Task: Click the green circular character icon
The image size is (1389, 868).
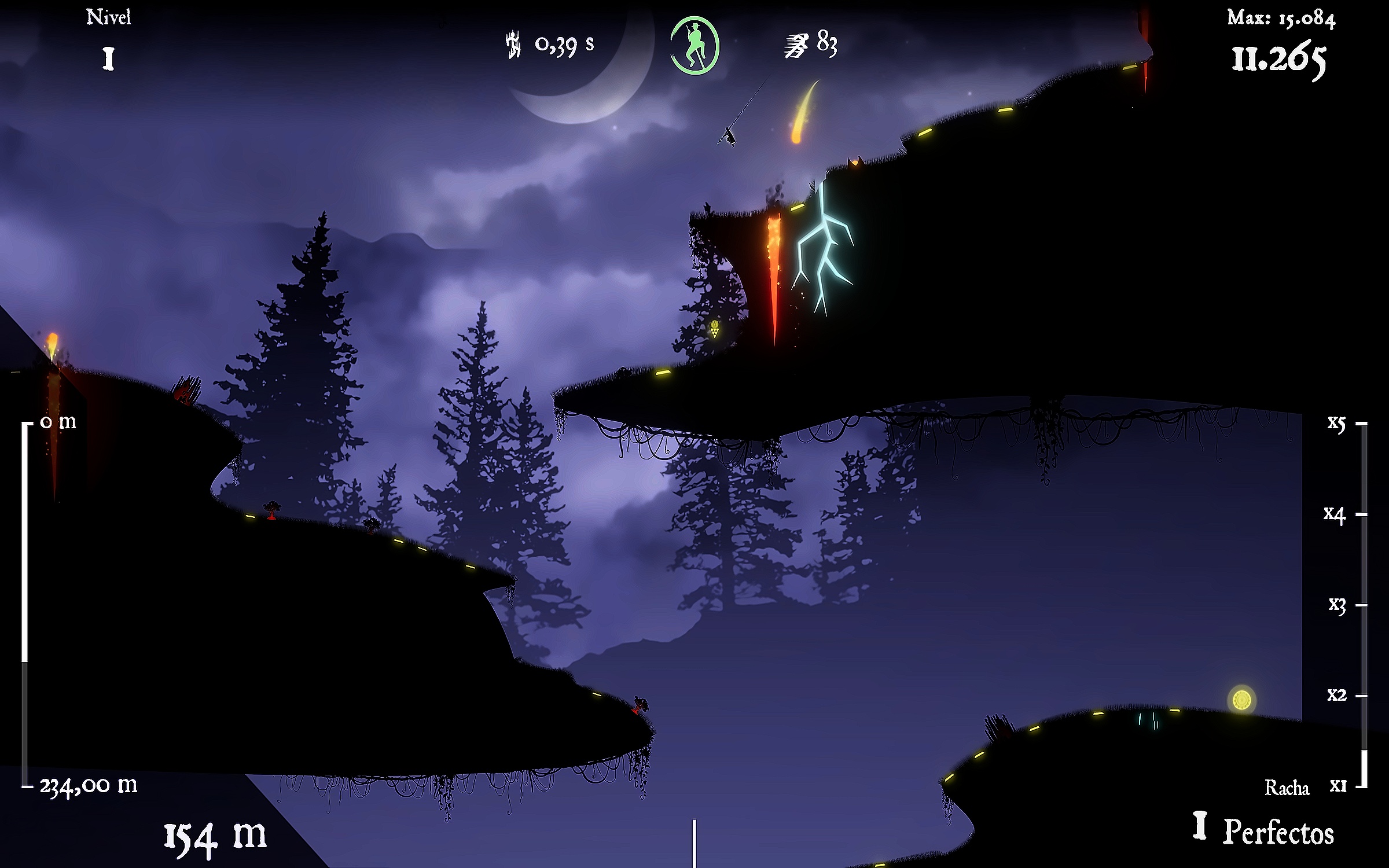Action: 694,46
